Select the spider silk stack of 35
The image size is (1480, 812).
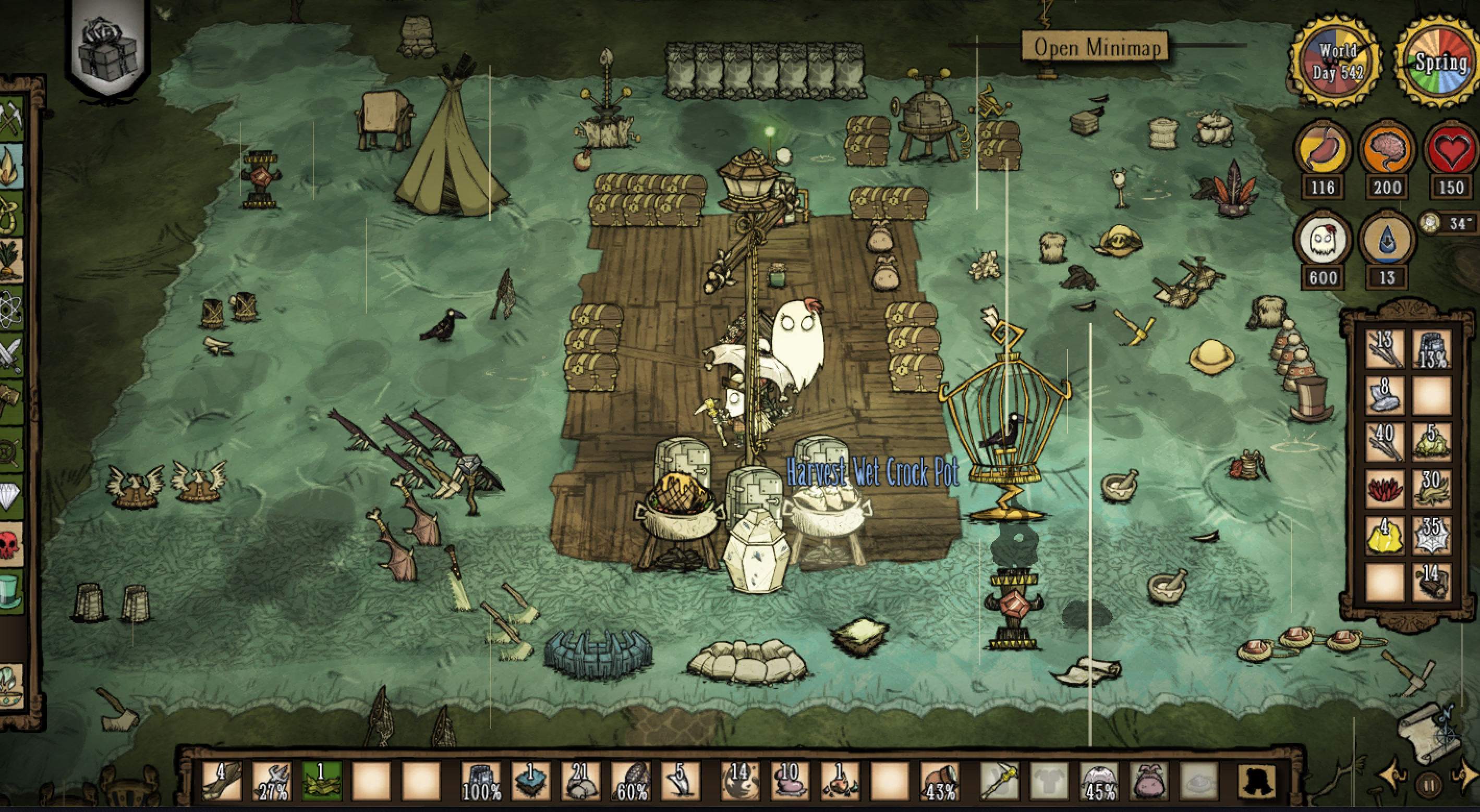(1431, 535)
